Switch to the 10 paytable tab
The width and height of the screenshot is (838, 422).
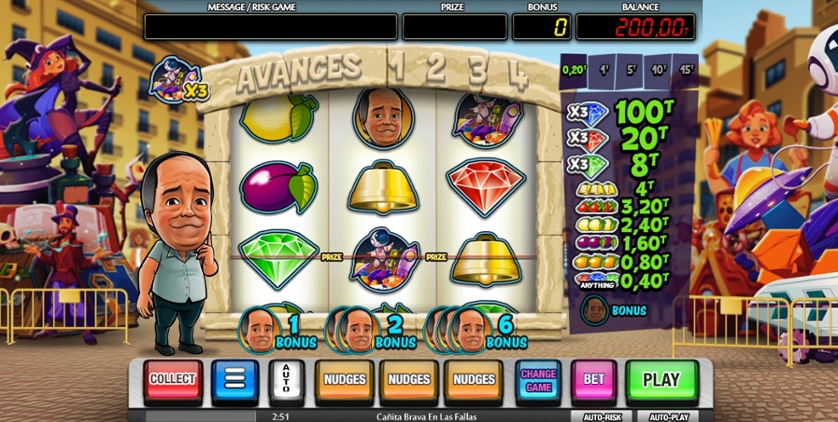660,70
